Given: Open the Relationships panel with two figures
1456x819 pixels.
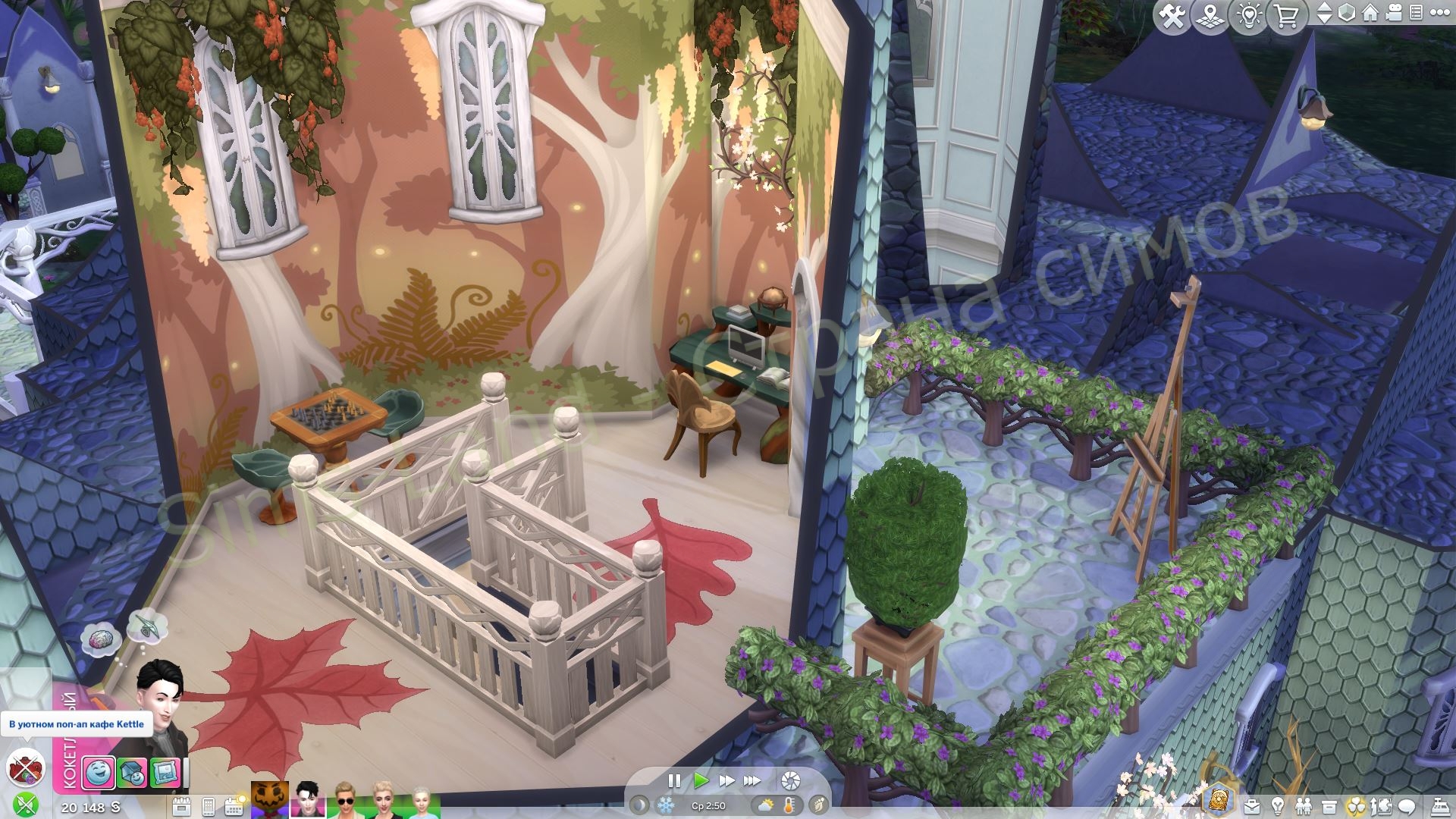Looking at the screenshot, I should pos(1304,806).
